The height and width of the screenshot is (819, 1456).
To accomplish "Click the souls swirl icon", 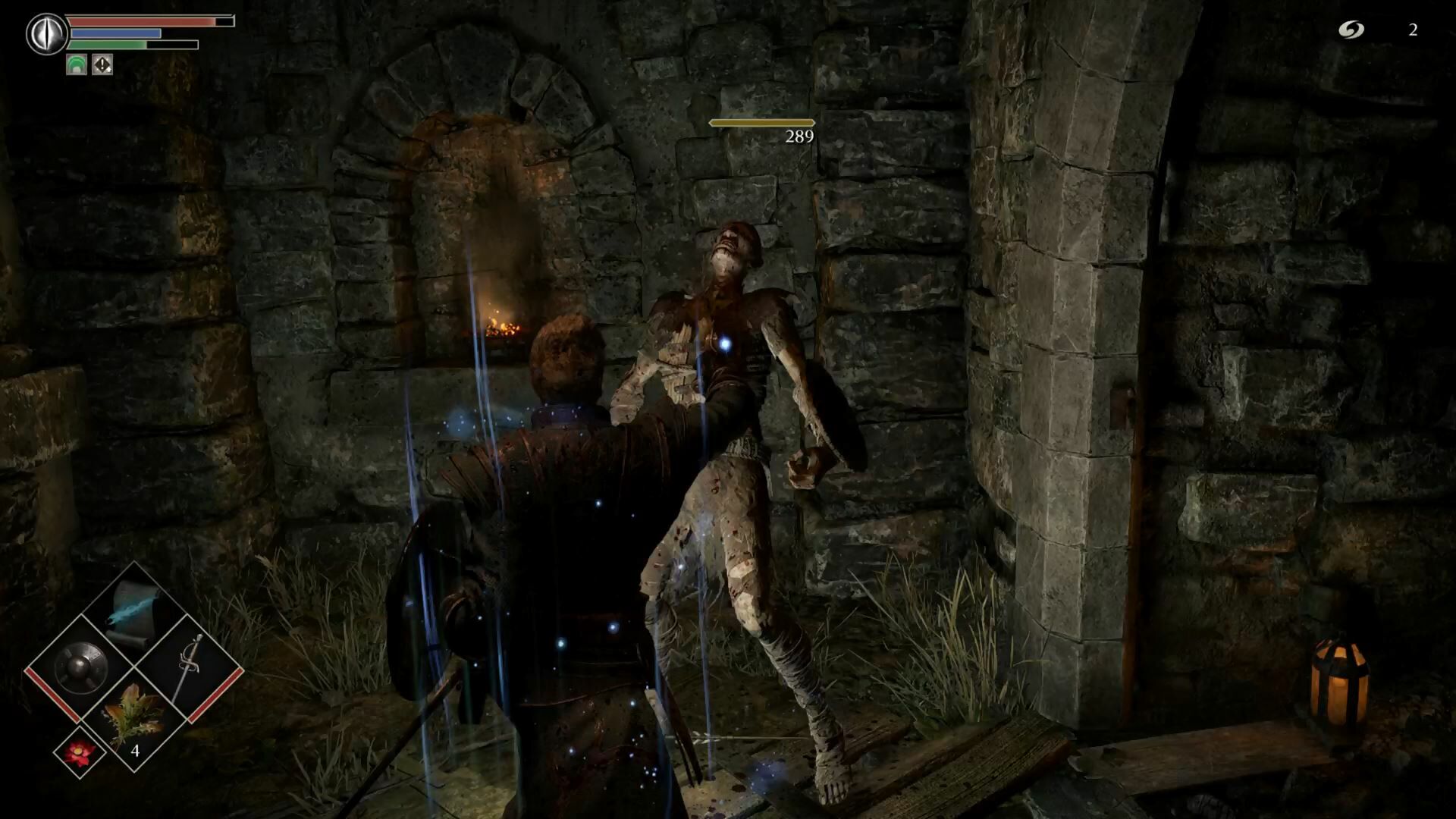I will coord(1351,30).
